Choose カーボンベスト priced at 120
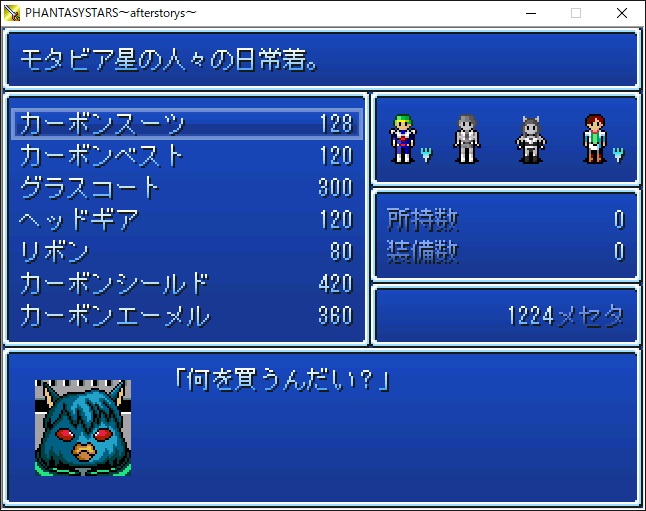 tap(186, 156)
